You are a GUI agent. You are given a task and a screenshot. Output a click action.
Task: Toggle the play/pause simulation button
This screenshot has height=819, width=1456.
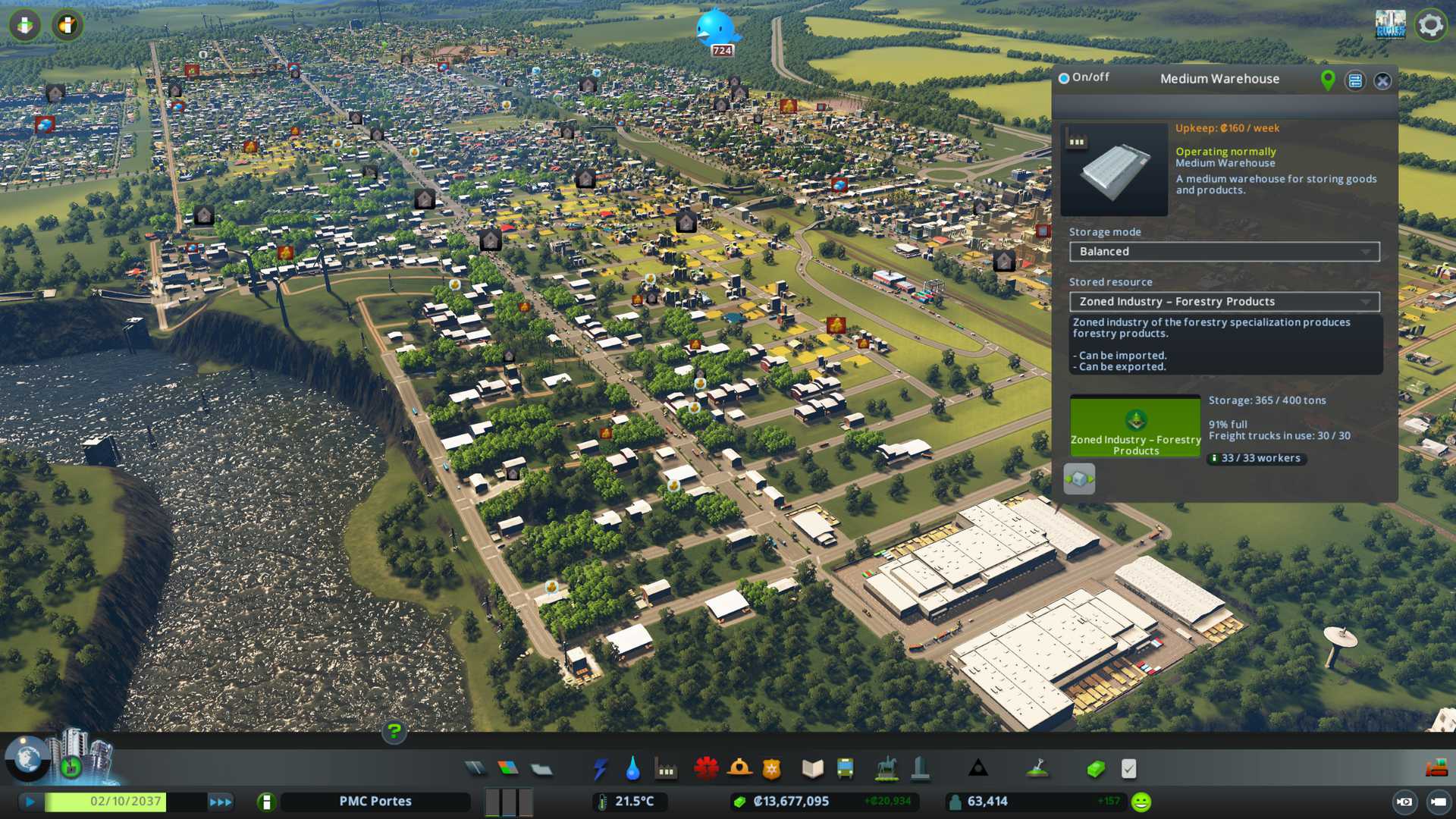click(30, 802)
